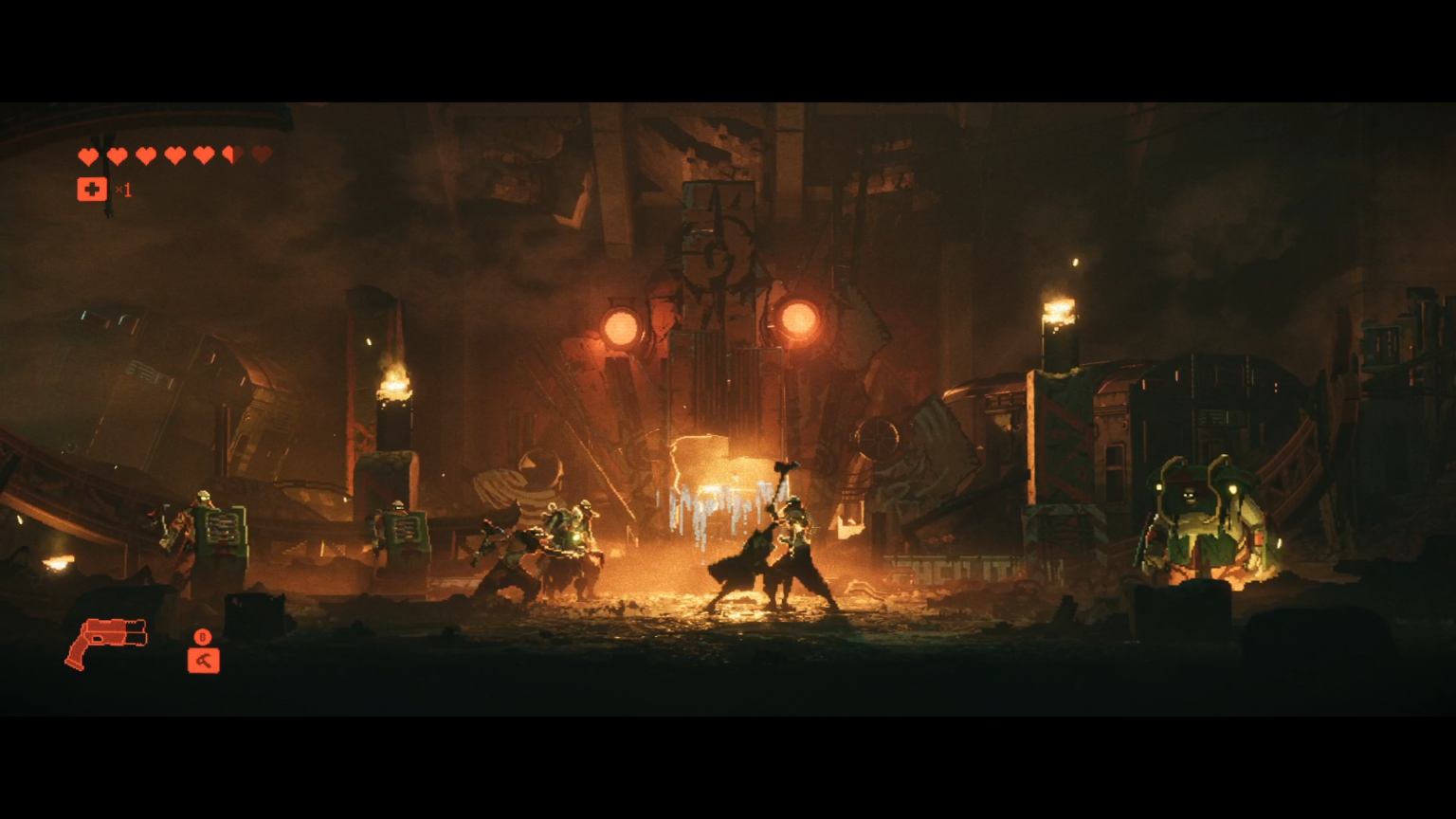
Task: Click the empty depleted heart icon
Action: coord(262,155)
